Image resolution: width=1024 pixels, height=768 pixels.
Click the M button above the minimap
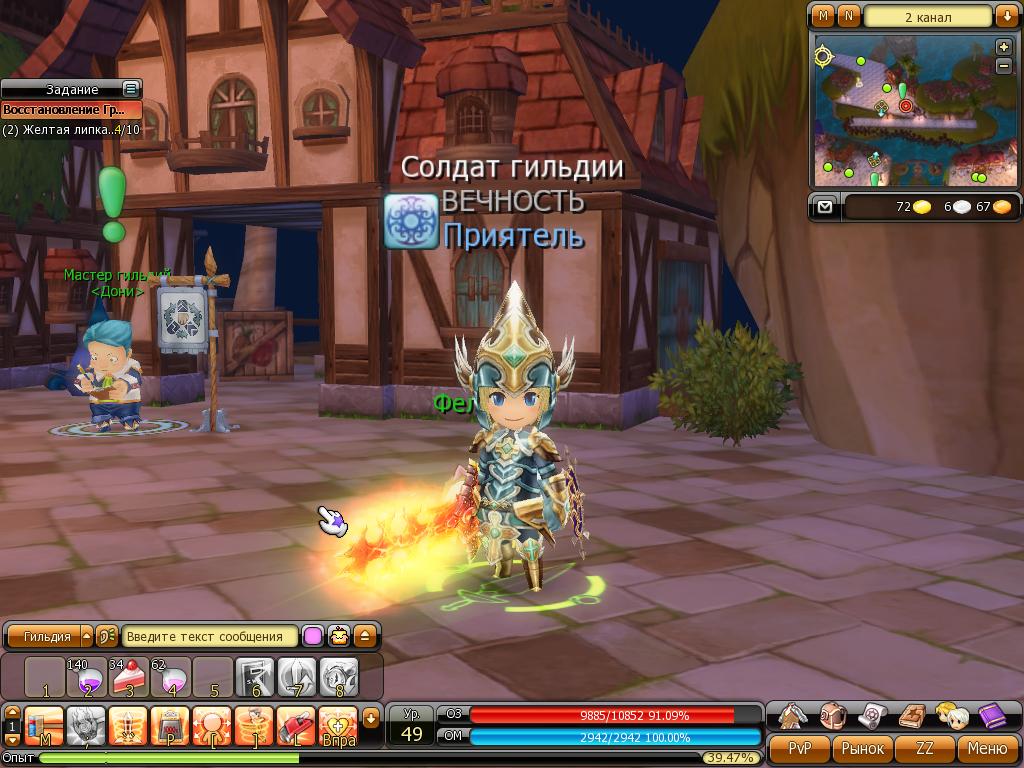823,16
